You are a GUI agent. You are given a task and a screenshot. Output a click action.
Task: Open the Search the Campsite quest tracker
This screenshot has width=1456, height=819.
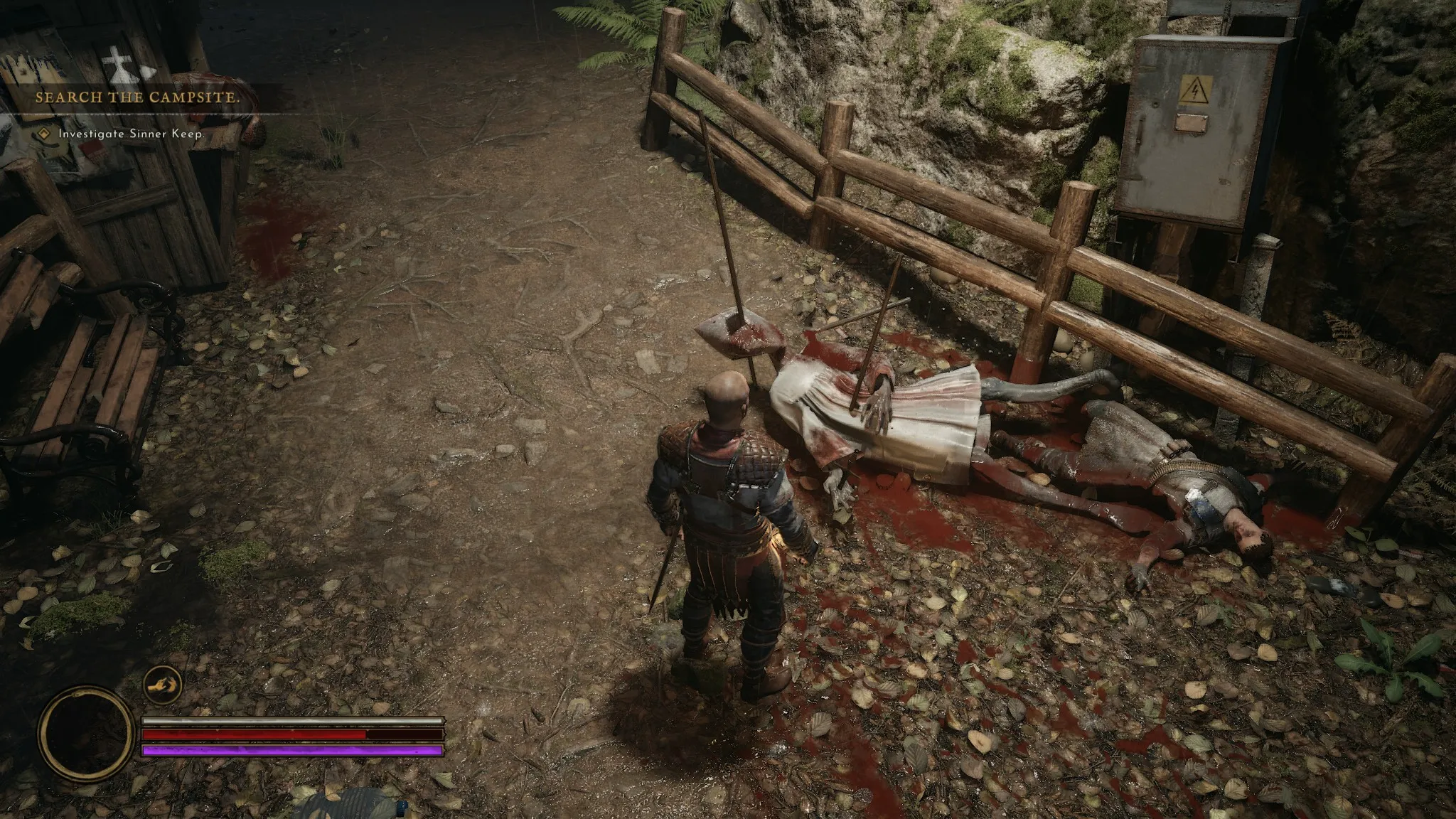tap(137, 97)
